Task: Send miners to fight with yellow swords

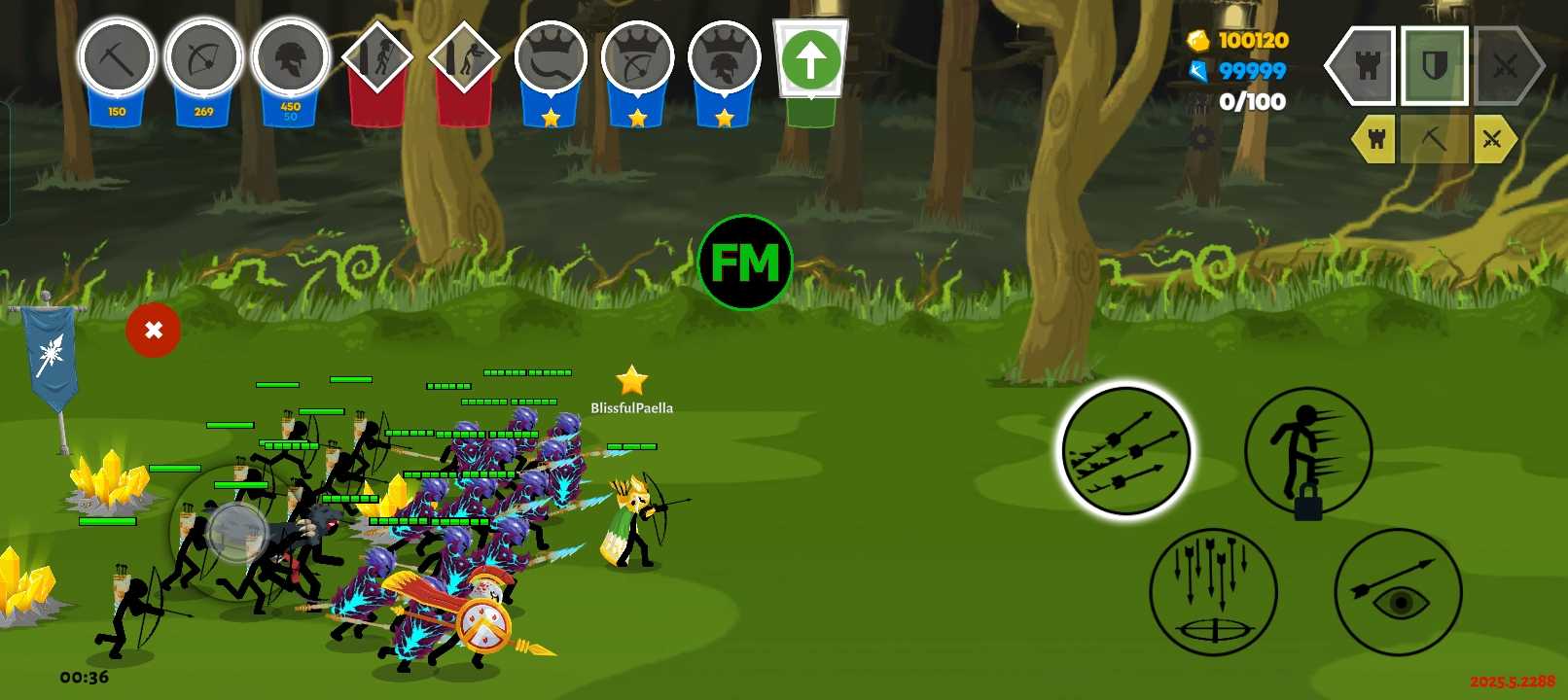Action: [x=1492, y=139]
